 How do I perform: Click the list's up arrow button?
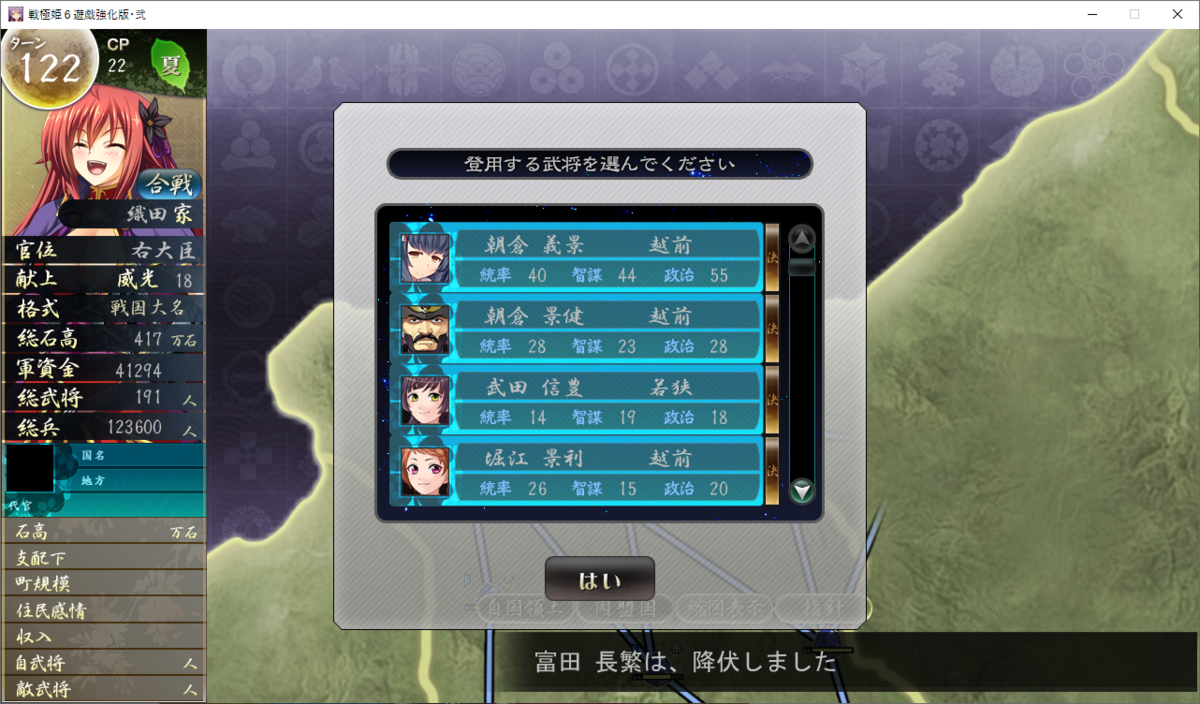(x=802, y=239)
